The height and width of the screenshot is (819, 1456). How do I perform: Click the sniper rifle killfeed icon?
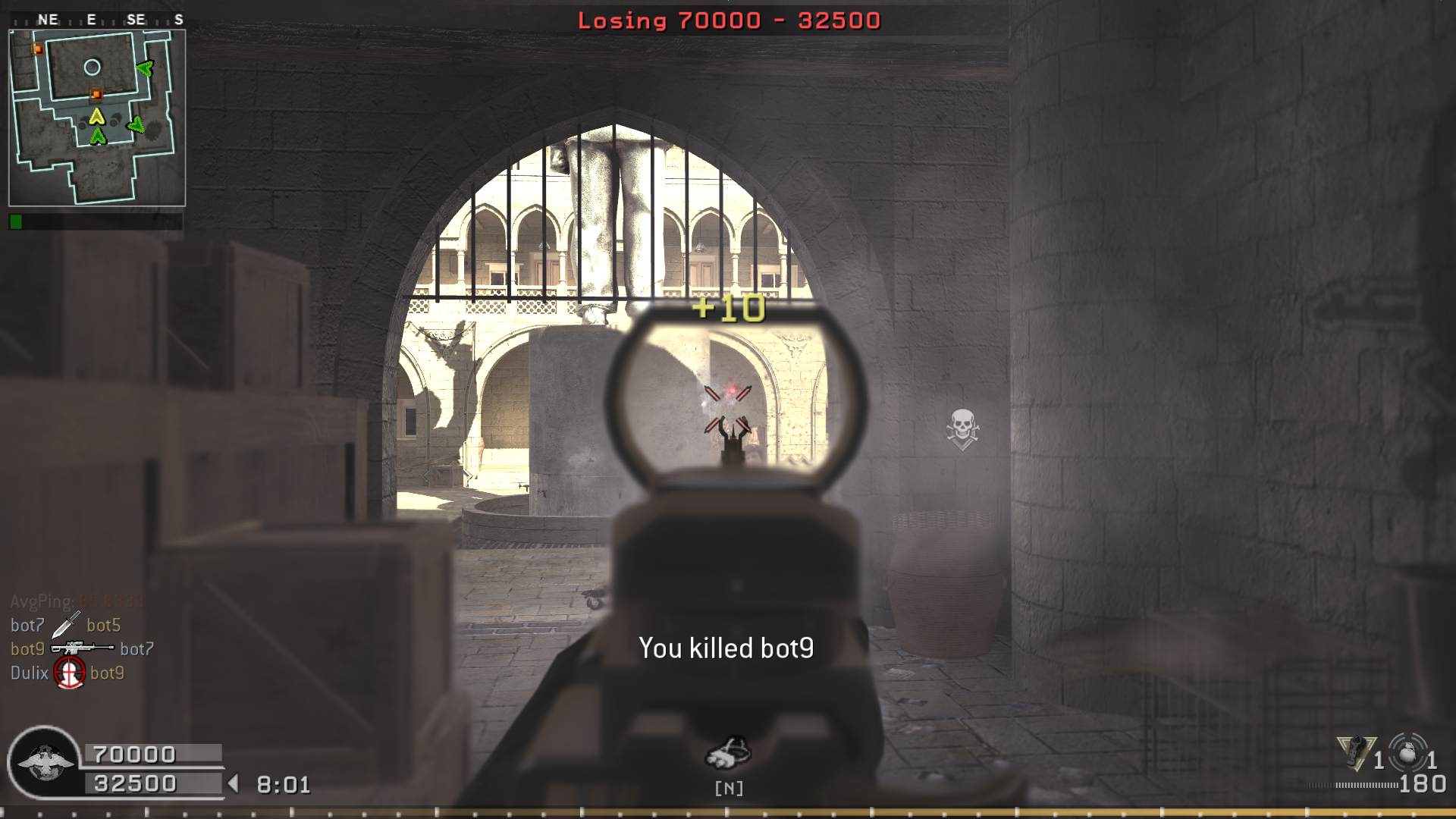[x=82, y=648]
